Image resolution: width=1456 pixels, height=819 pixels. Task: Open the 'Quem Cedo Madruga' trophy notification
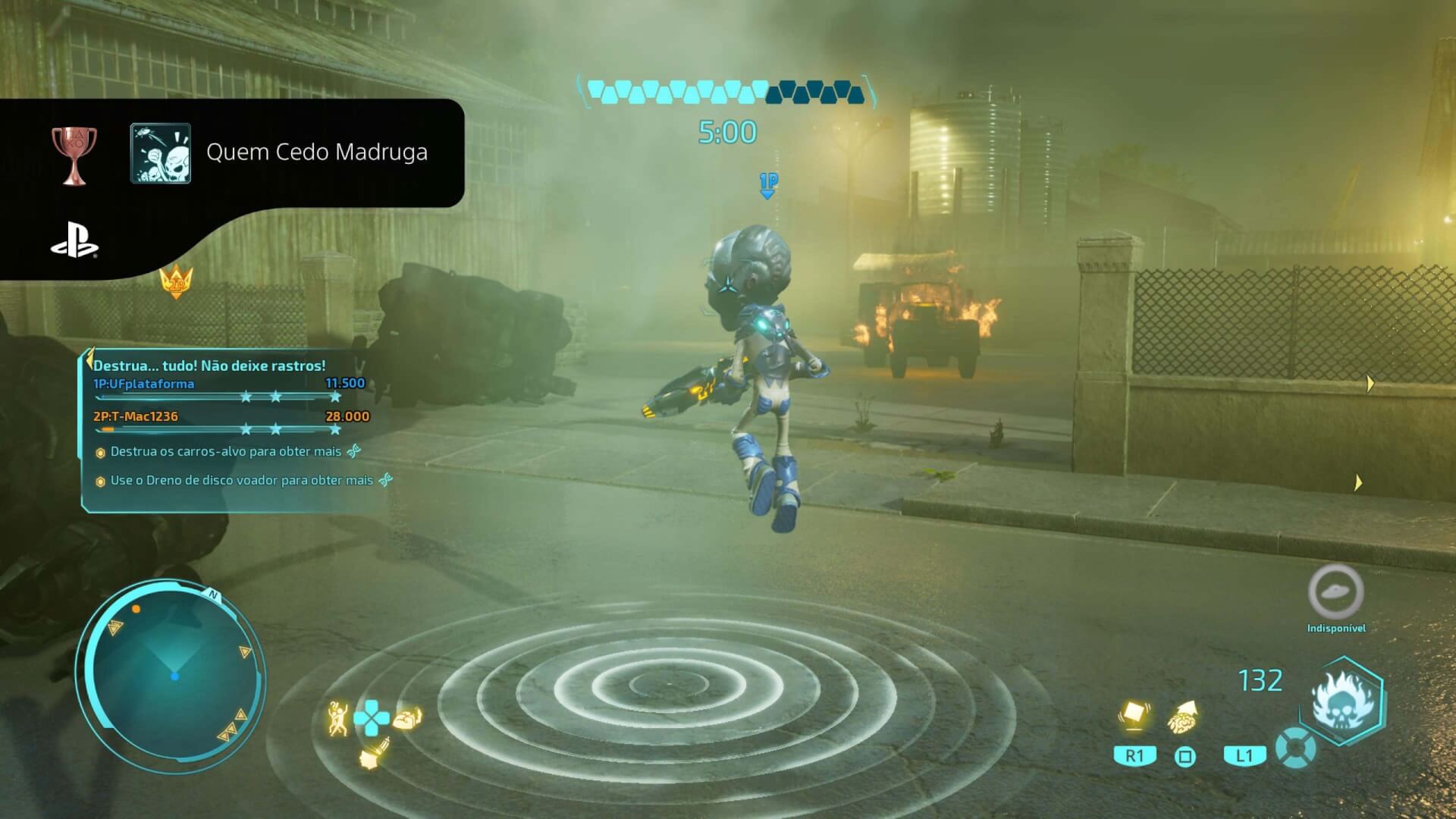pos(316,152)
